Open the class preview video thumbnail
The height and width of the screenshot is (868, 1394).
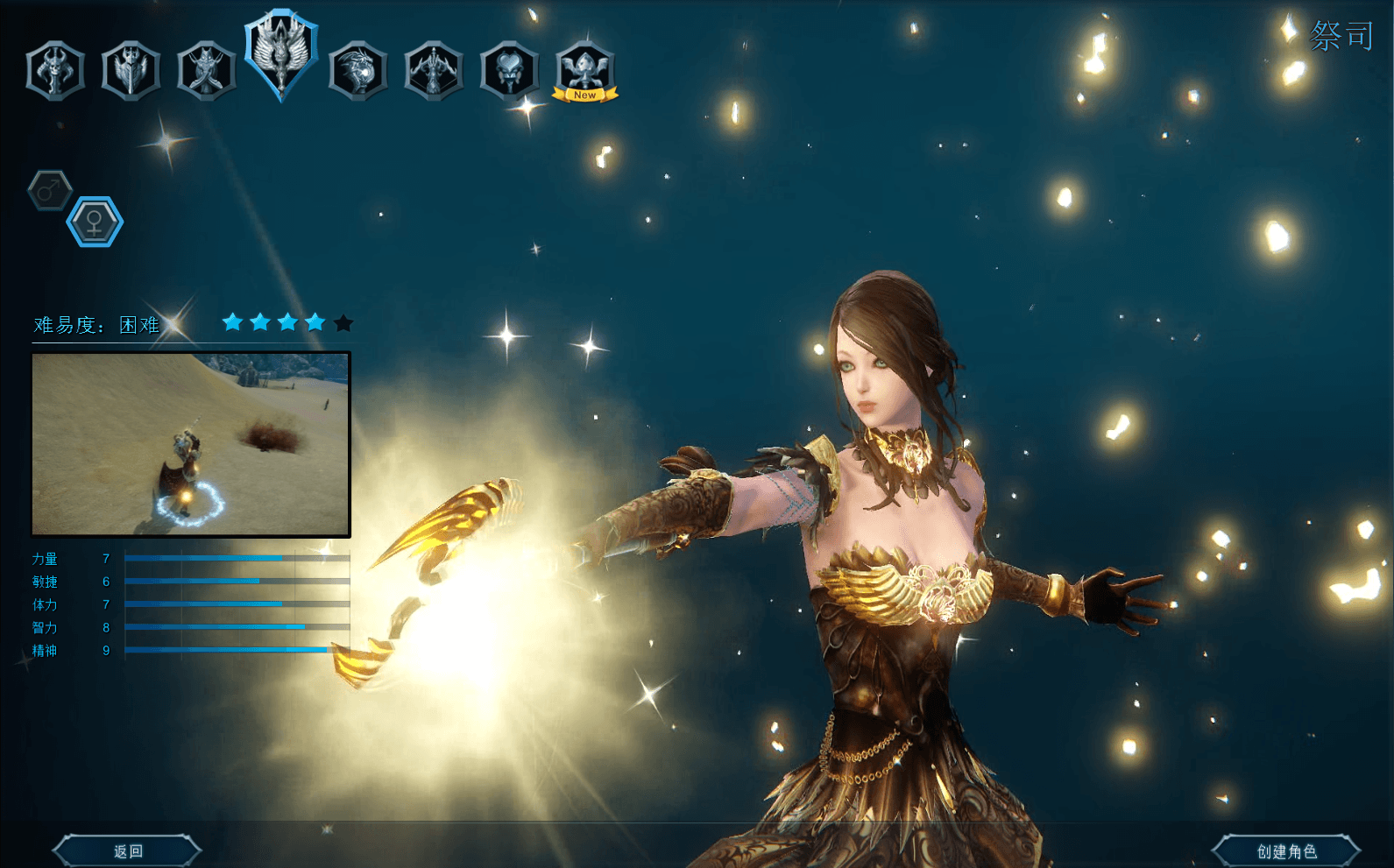[x=190, y=442]
